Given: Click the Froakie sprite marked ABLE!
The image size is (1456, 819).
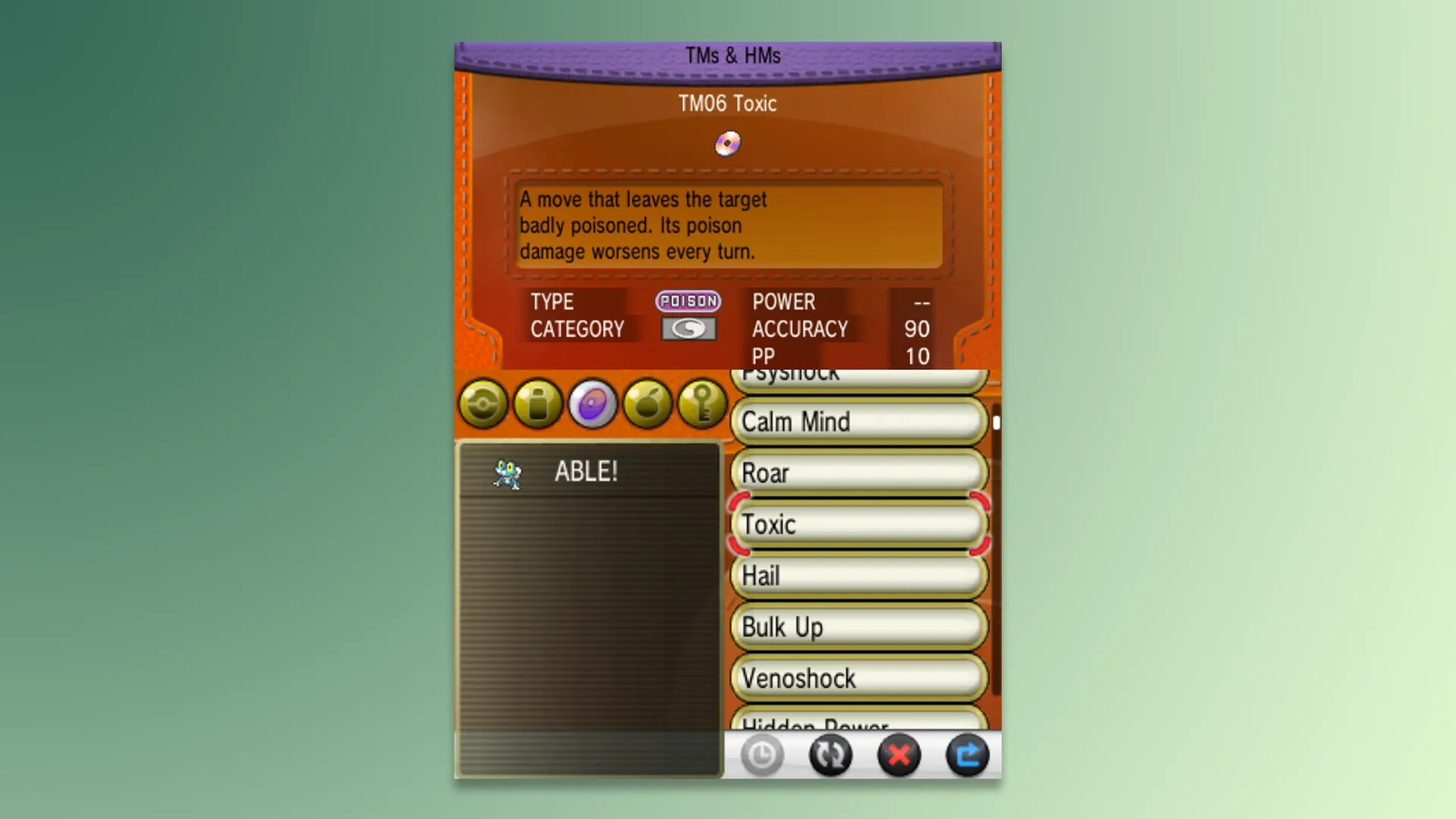Looking at the screenshot, I should [507, 472].
